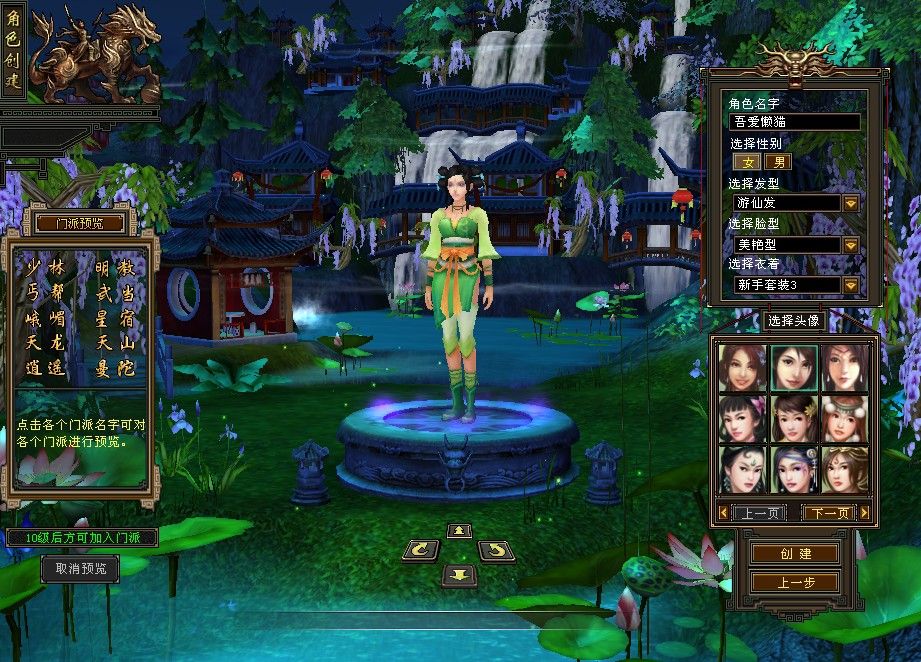This screenshot has height=662, width=921.
Task: Open the clothing (衣着) dropdown
Action: tap(851, 285)
